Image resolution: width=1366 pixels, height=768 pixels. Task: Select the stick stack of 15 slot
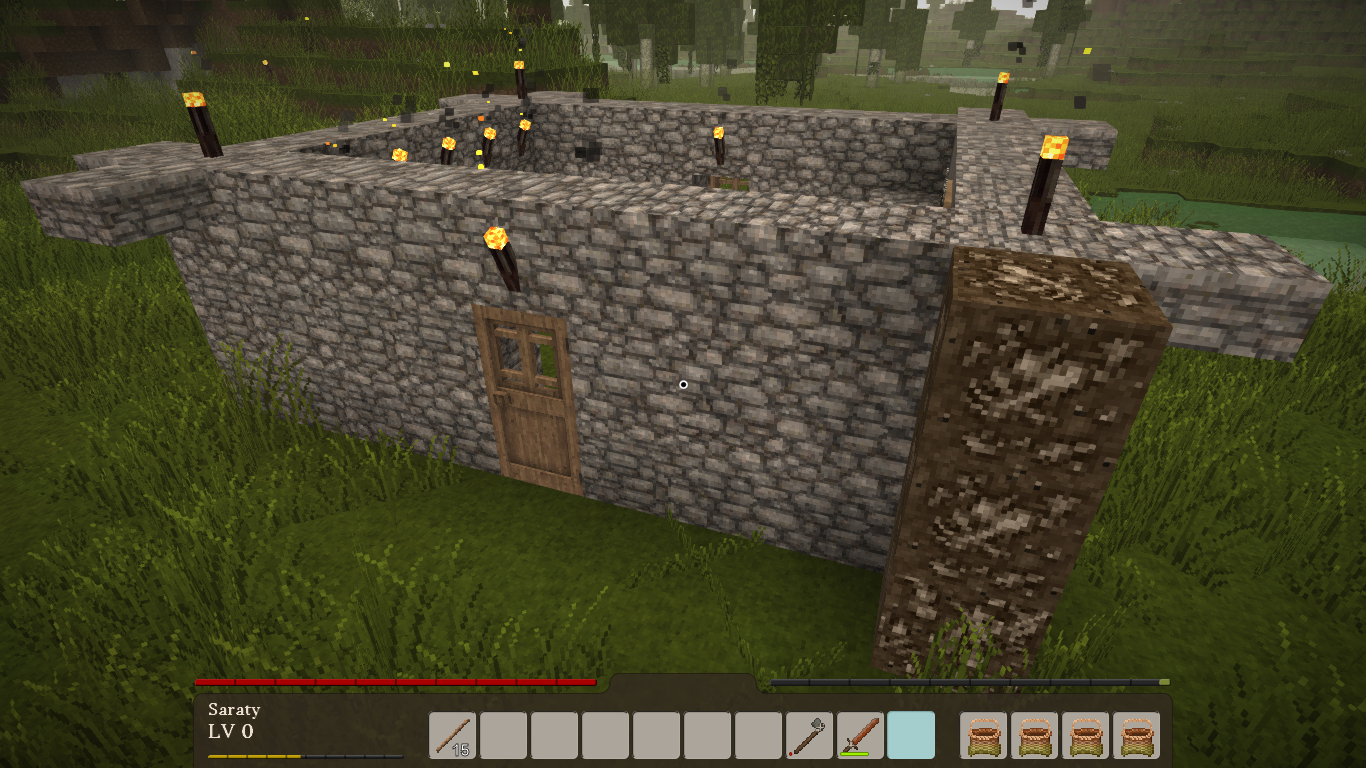[452, 735]
